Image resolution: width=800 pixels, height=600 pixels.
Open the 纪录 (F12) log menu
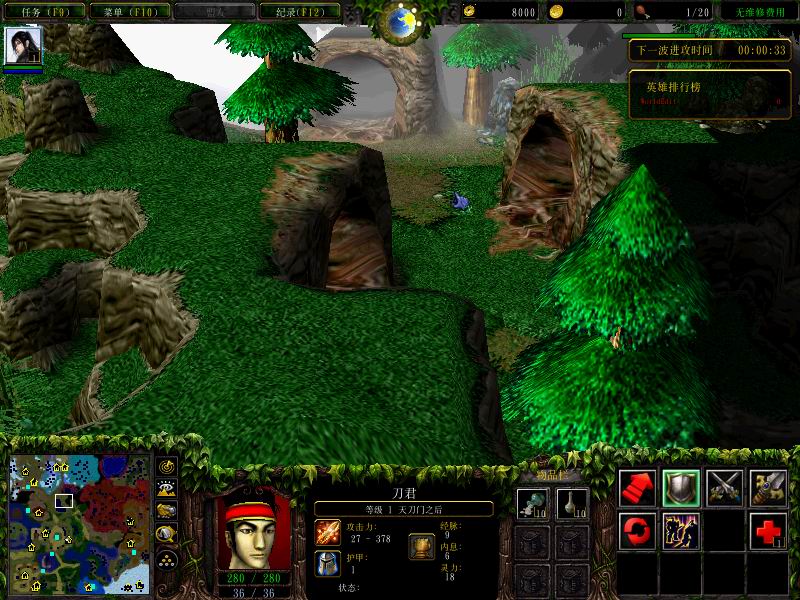pyautogui.click(x=298, y=12)
